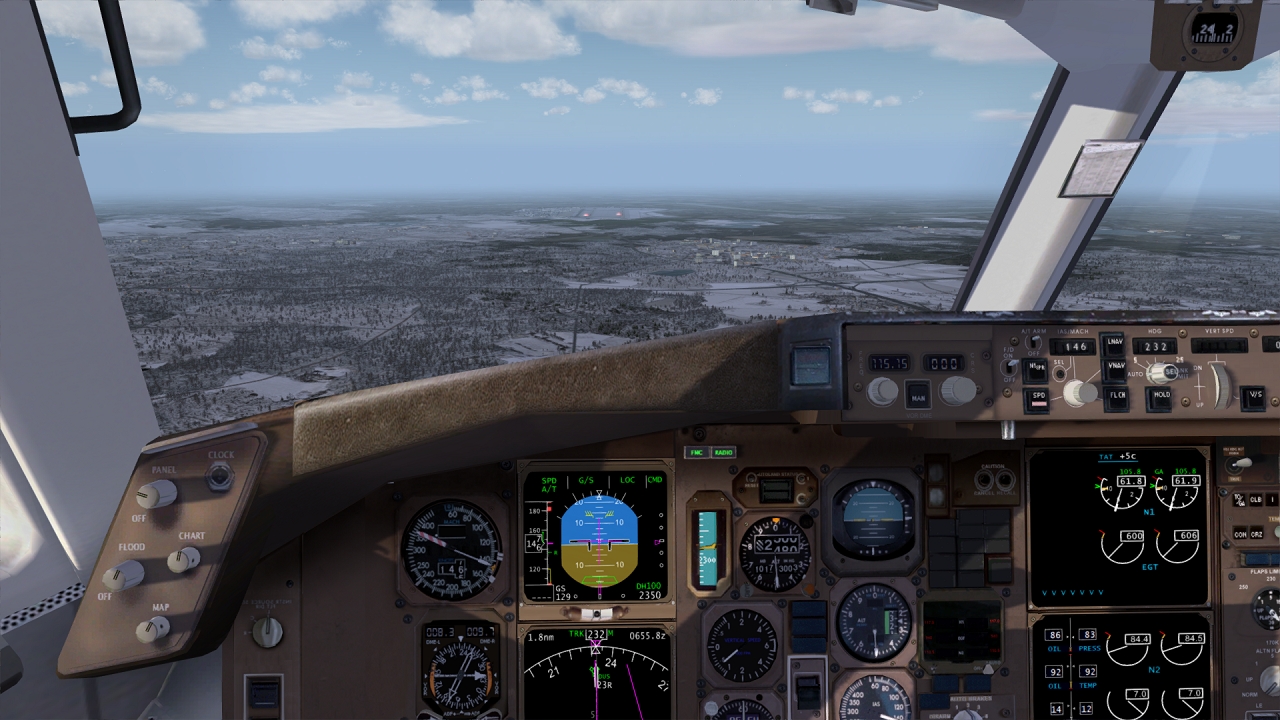Toggle the SPD autothrottle mode button
Screen dimensions: 1280x720
[x=1038, y=399]
